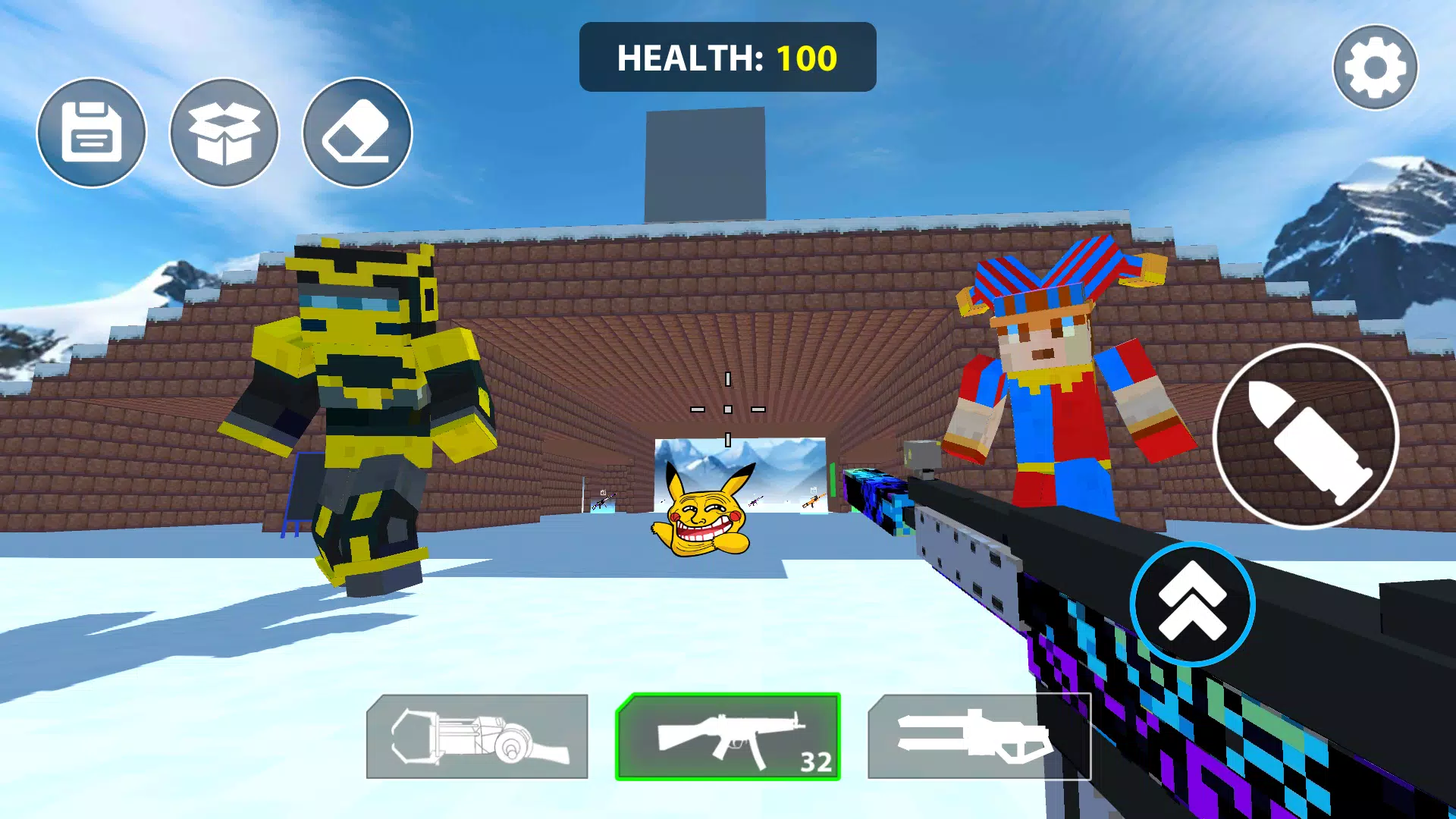Viewport: 1456px width, 819px height.
Task: Click the floating gun pickup left of the doorway
Action: (x=603, y=500)
